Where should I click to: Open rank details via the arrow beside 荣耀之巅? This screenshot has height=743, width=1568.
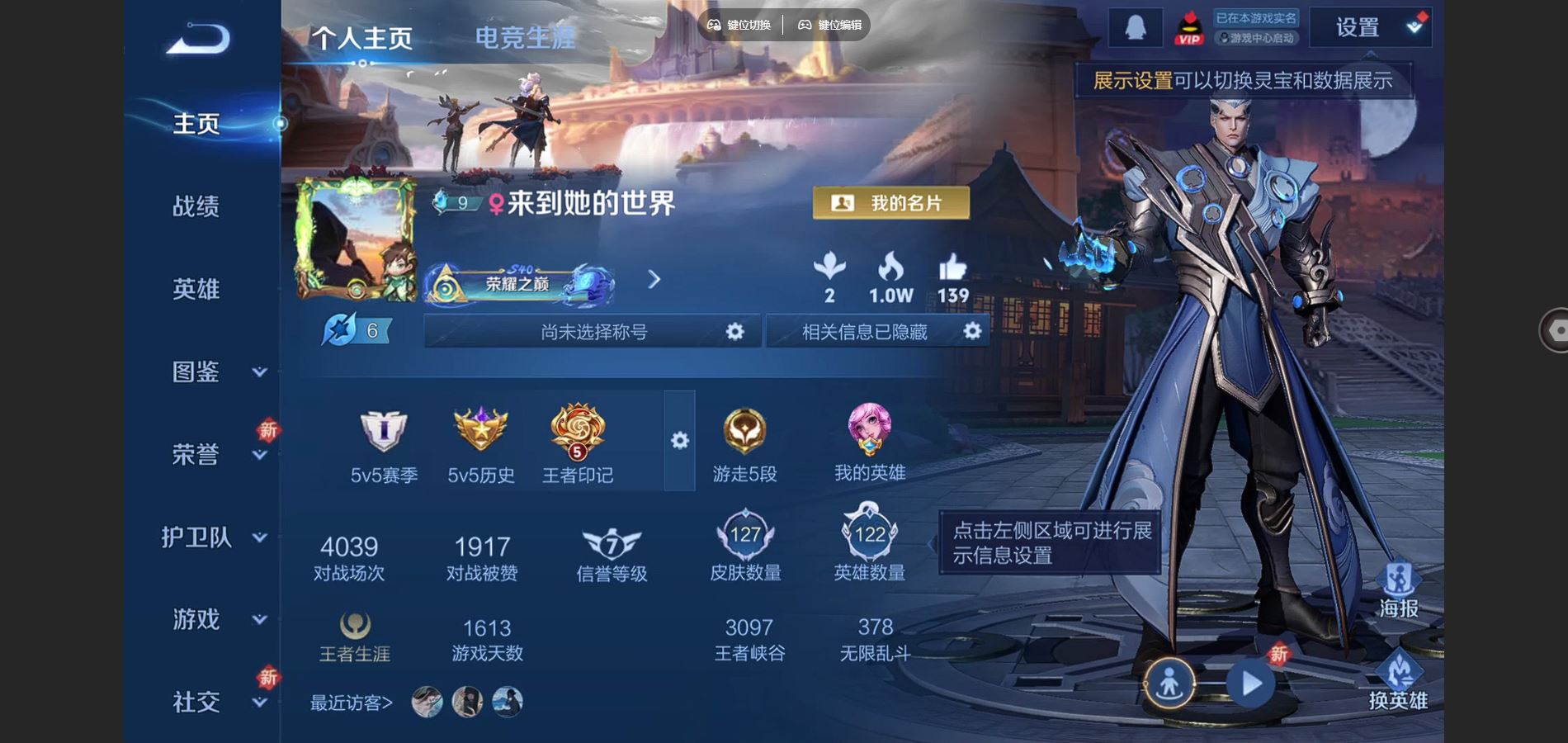(654, 281)
